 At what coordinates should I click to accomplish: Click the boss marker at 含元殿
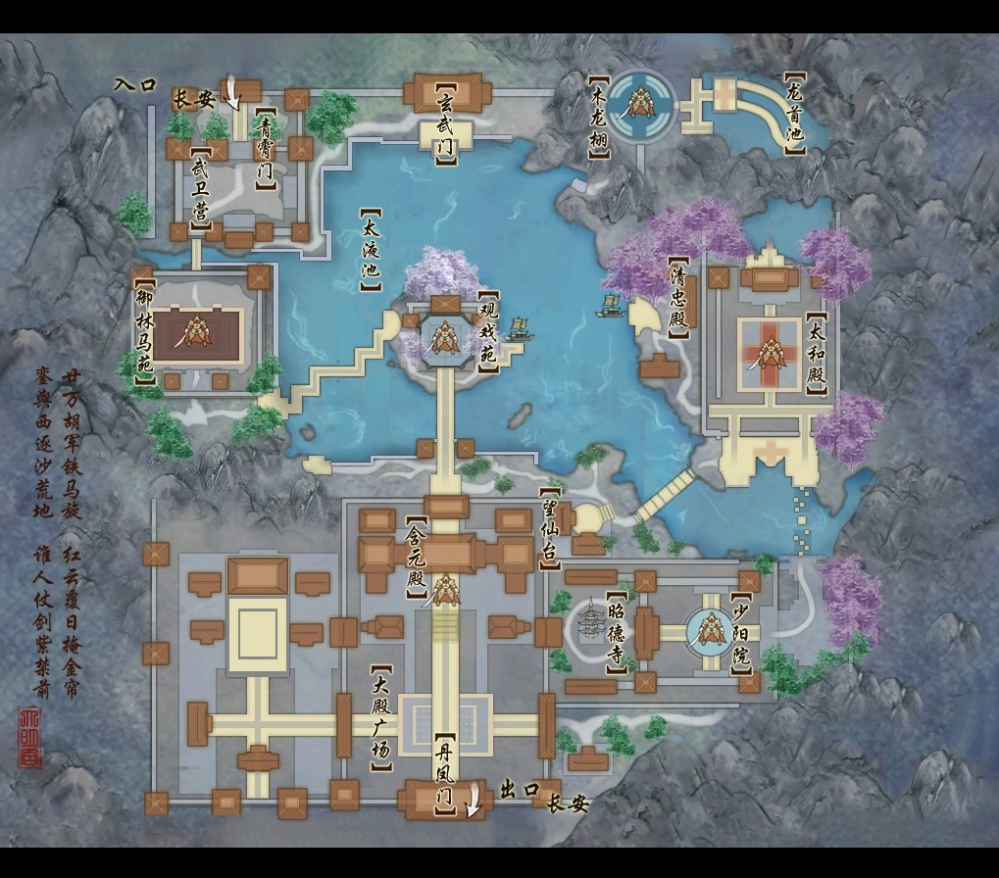(x=446, y=590)
